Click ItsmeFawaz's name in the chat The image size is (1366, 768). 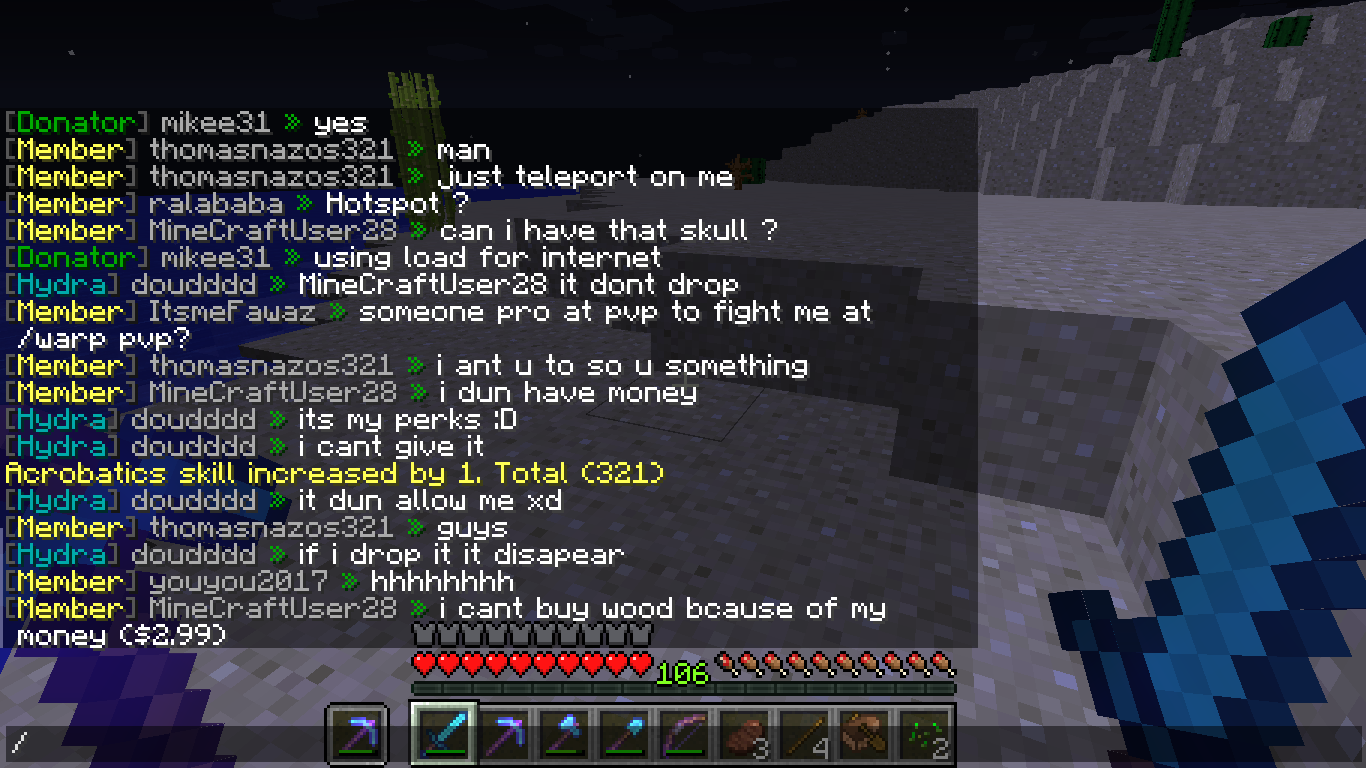(x=232, y=312)
